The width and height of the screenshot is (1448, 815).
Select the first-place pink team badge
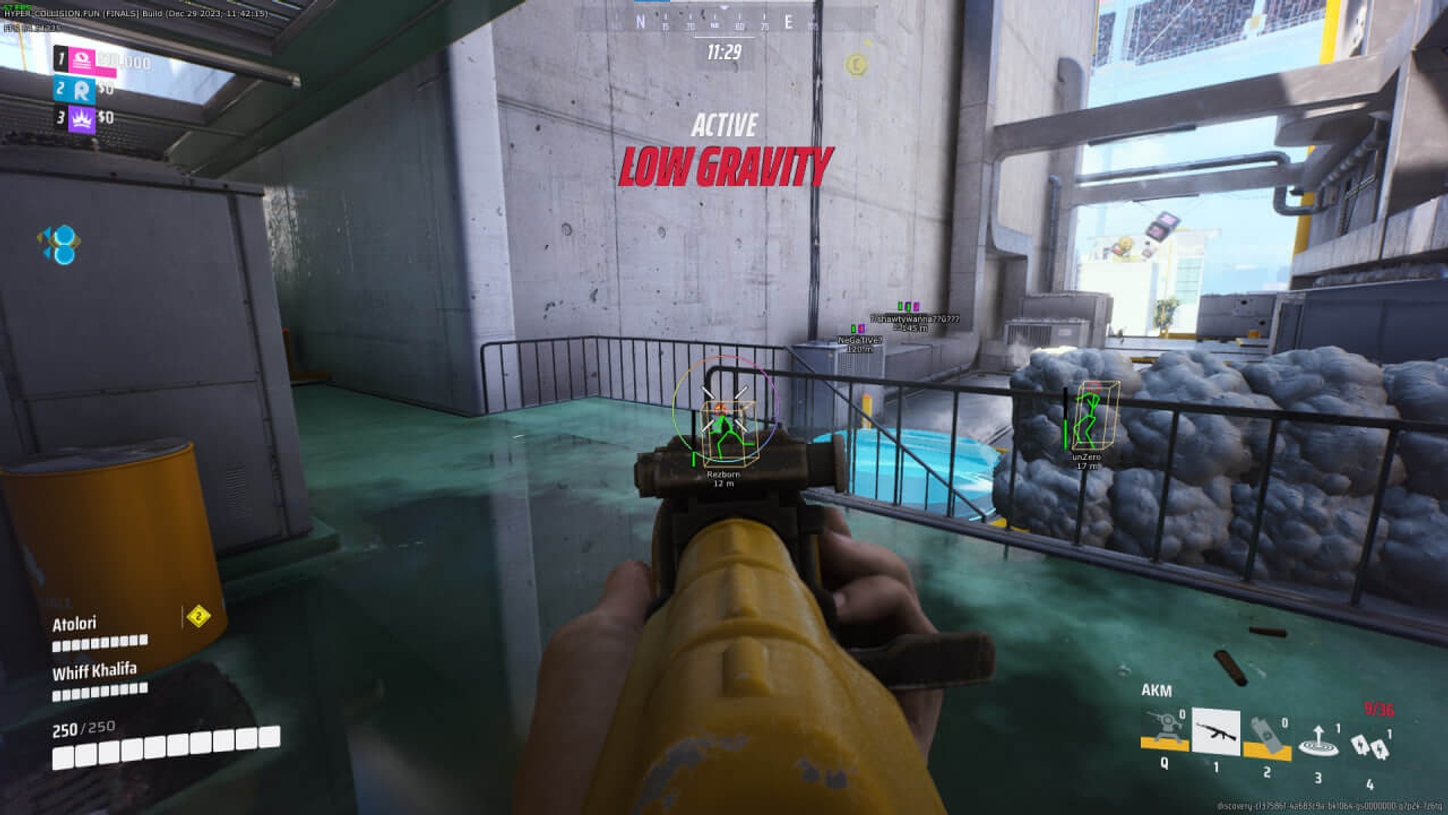click(x=82, y=61)
